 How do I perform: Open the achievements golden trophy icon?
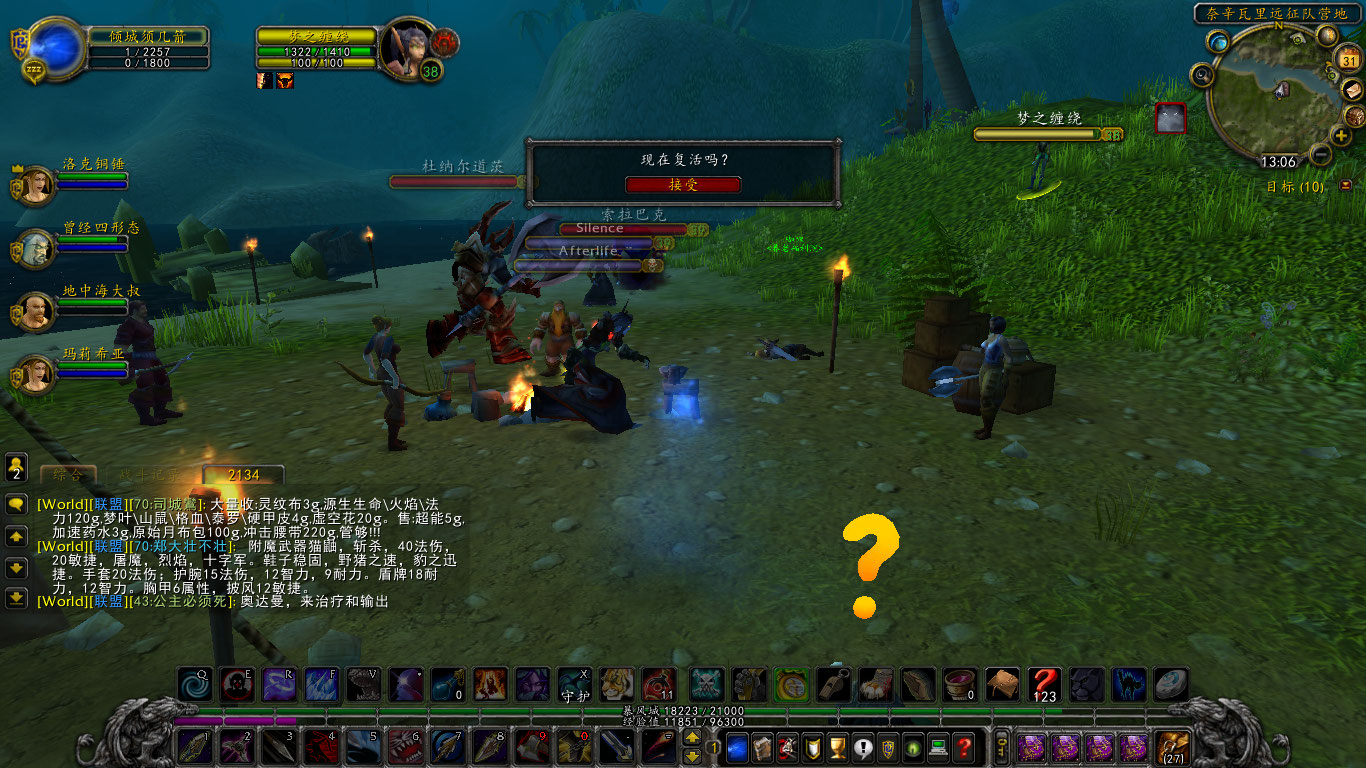pos(837,750)
